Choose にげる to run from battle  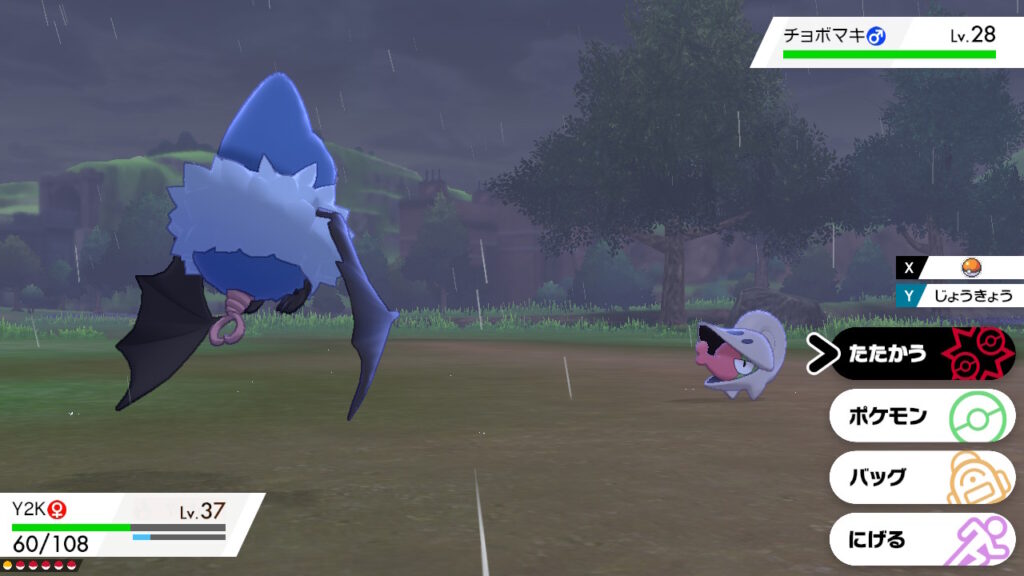point(920,539)
